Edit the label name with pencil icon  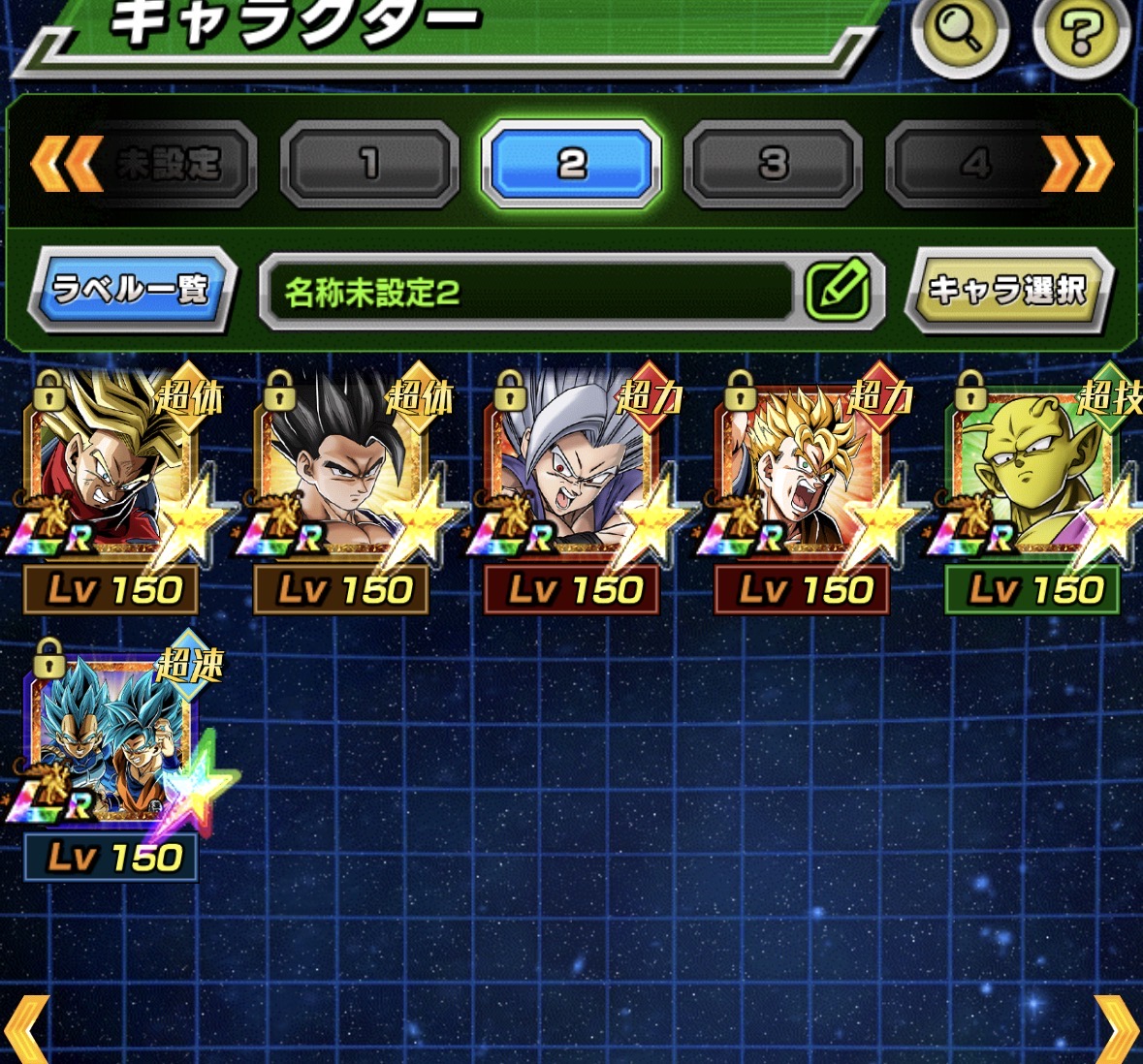click(839, 290)
